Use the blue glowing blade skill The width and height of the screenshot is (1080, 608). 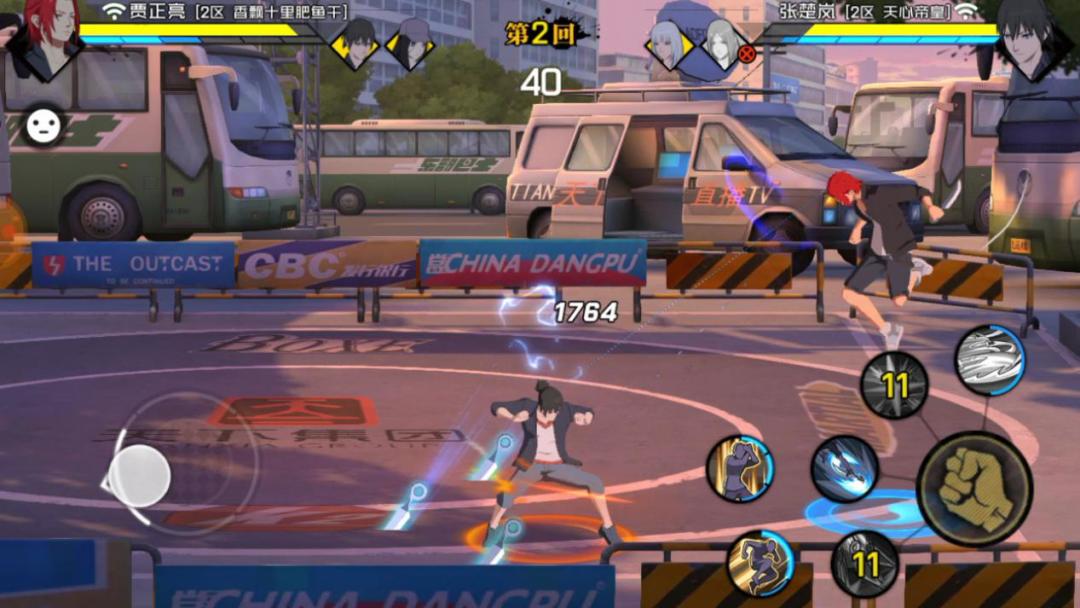click(x=844, y=469)
